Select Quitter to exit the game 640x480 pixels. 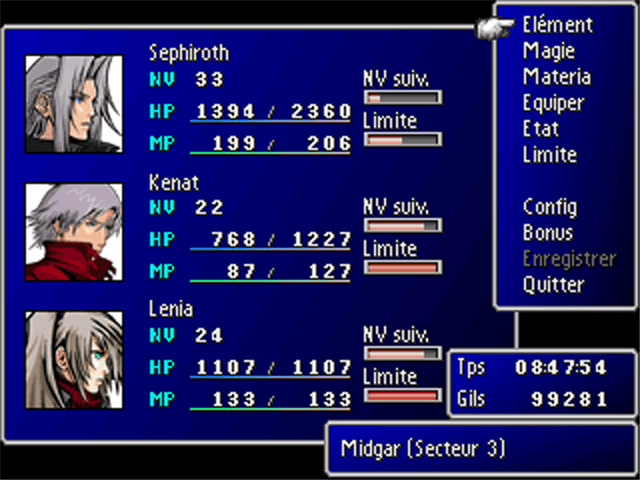click(x=553, y=285)
